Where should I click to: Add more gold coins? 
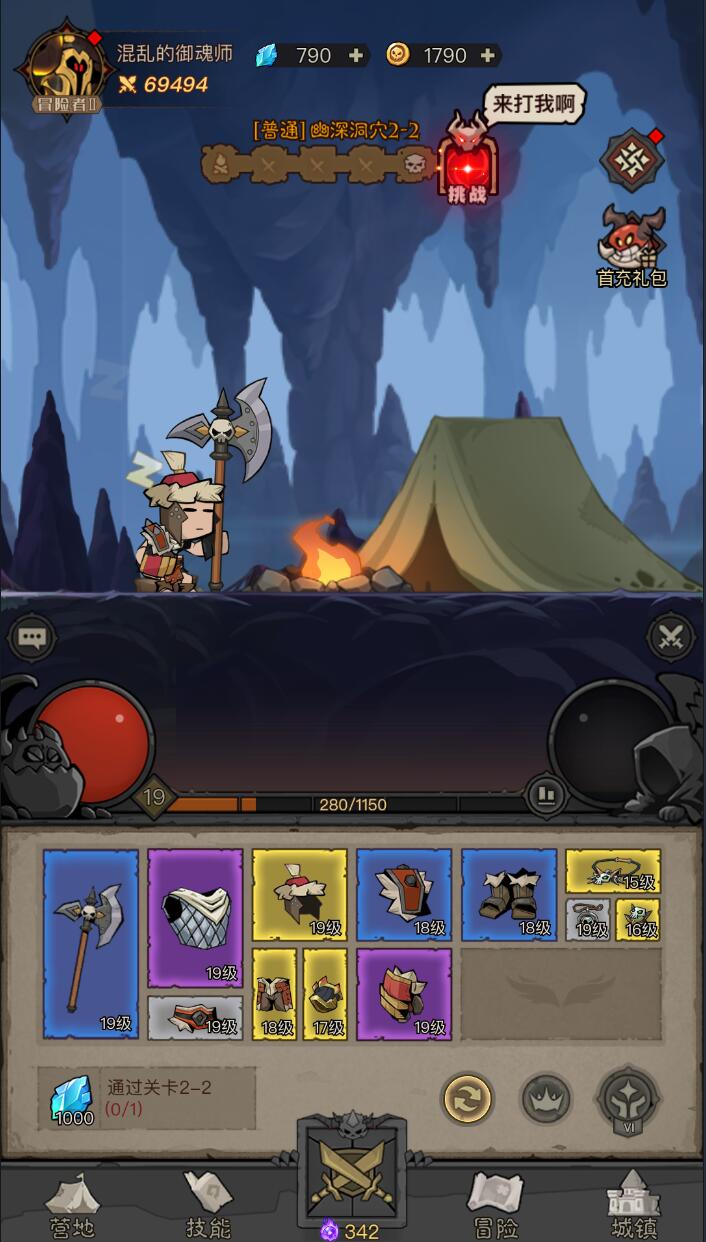click(488, 56)
